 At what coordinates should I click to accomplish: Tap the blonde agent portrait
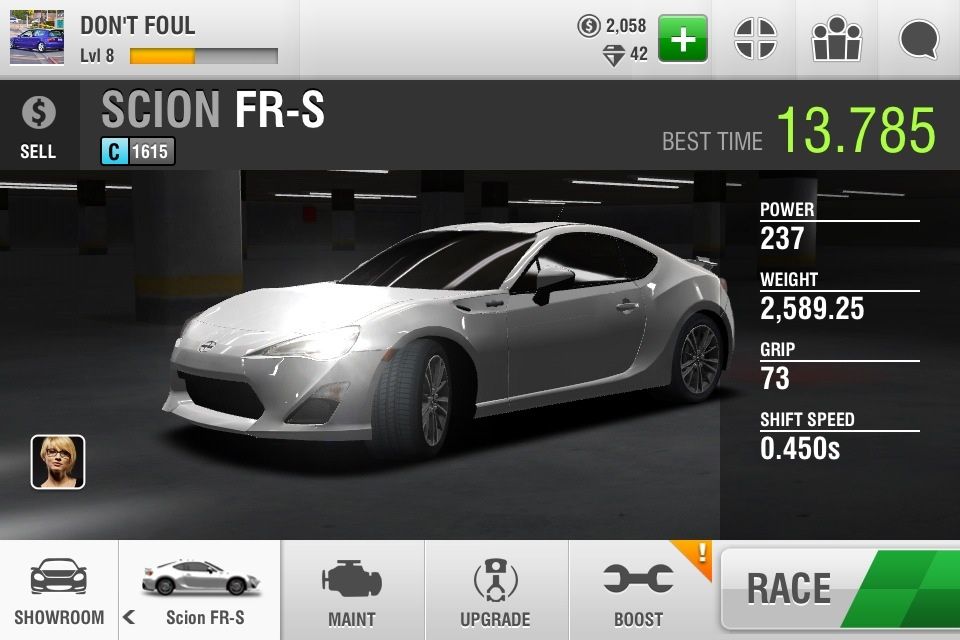pyautogui.click(x=58, y=462)
